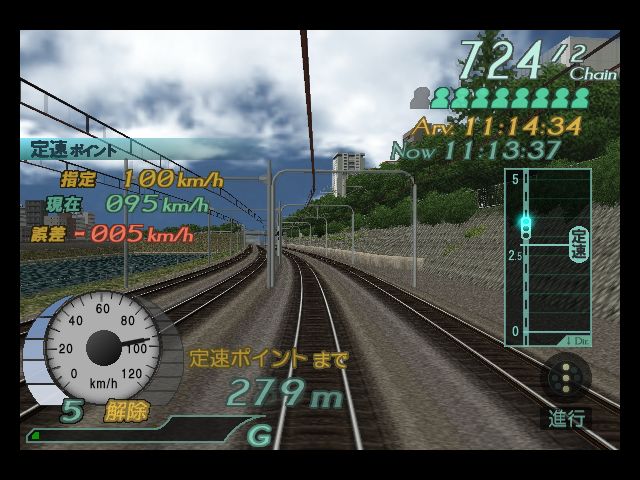The width and height of the screenshot is (640, 480).
Task: Click the 定速 marker on the track map
Action: [578, 243]
